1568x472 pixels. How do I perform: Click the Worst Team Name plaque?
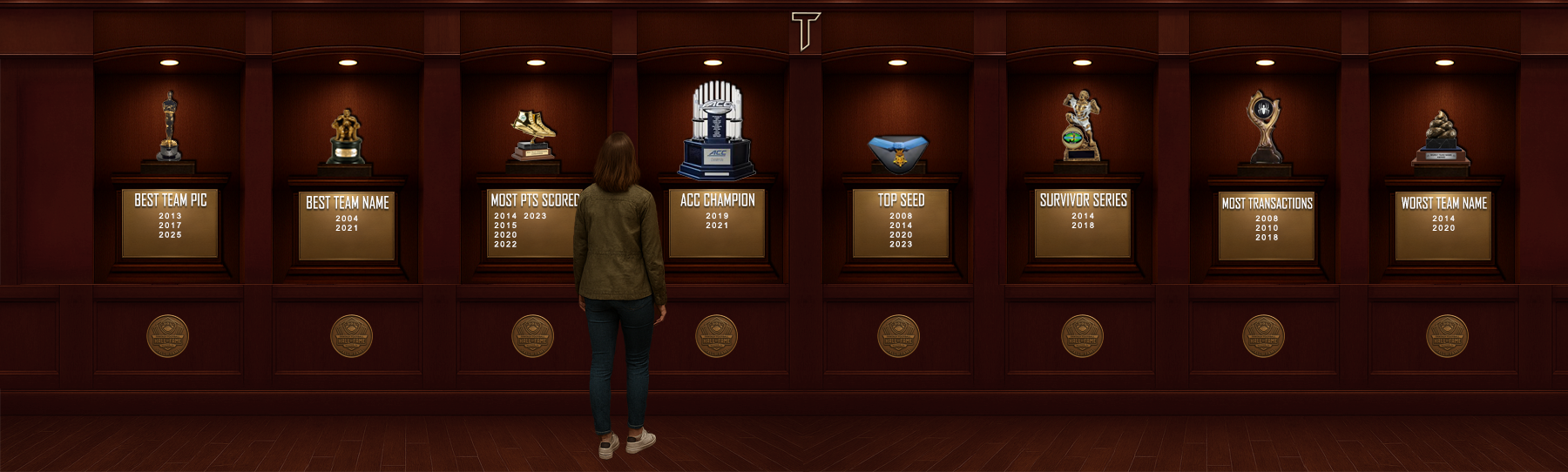[x=1443, y=226]
